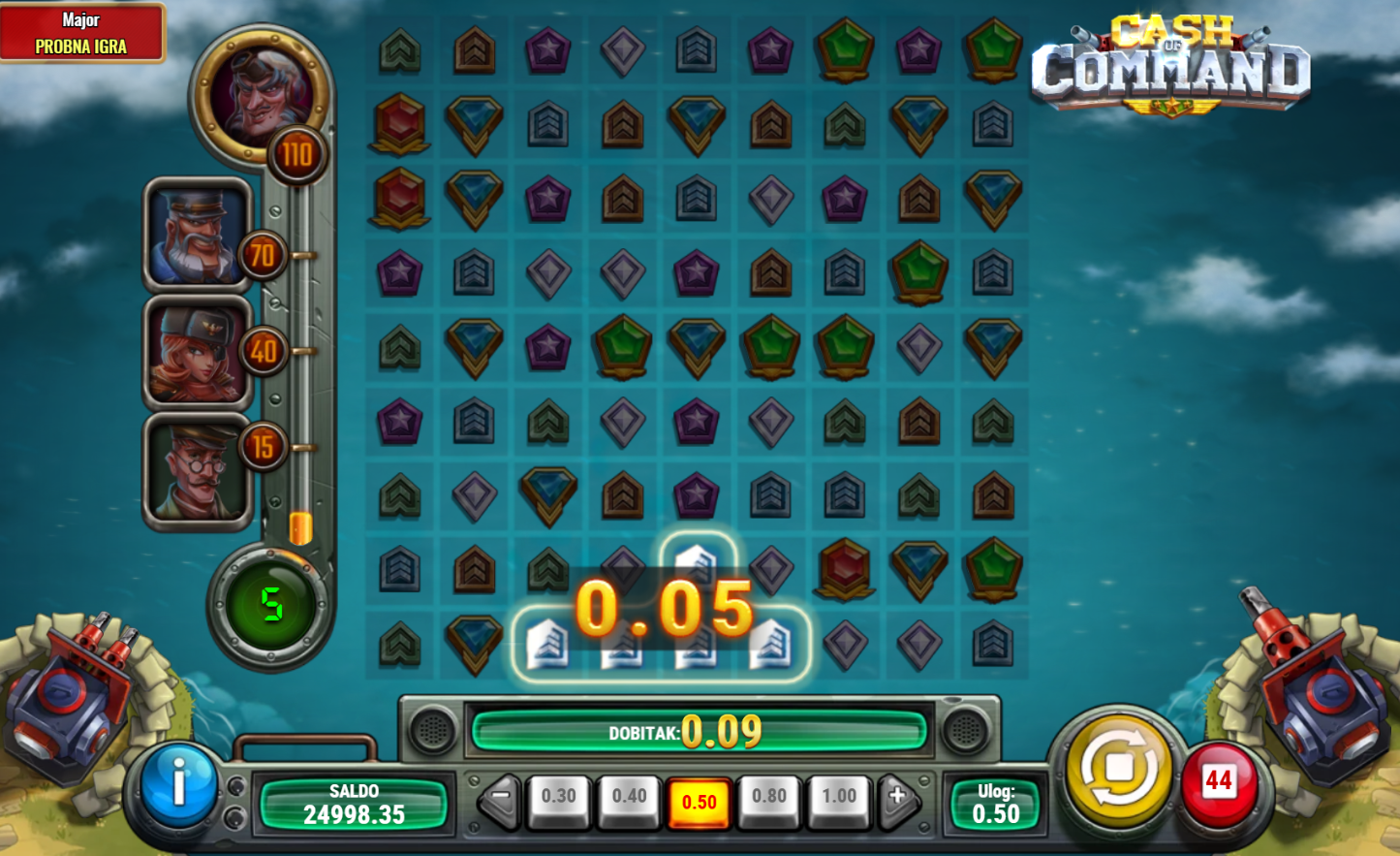Click the yellow spin button
Image resolution: width=1400 pixels, height=856 pixels.
click(x=1118, y=770)
